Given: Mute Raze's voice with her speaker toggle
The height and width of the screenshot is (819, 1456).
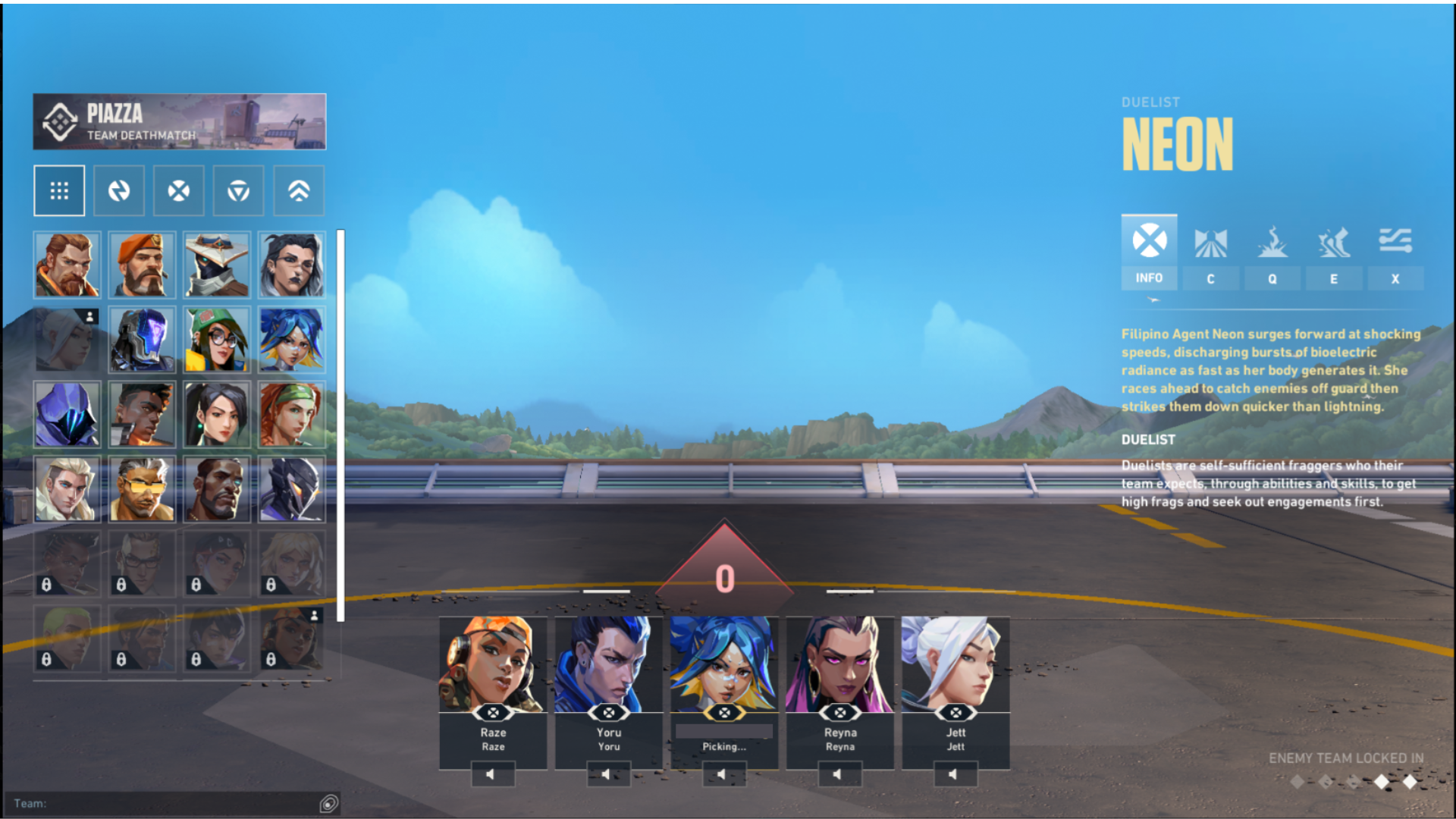Looking at the screenshot, I should tap(494, 773).
